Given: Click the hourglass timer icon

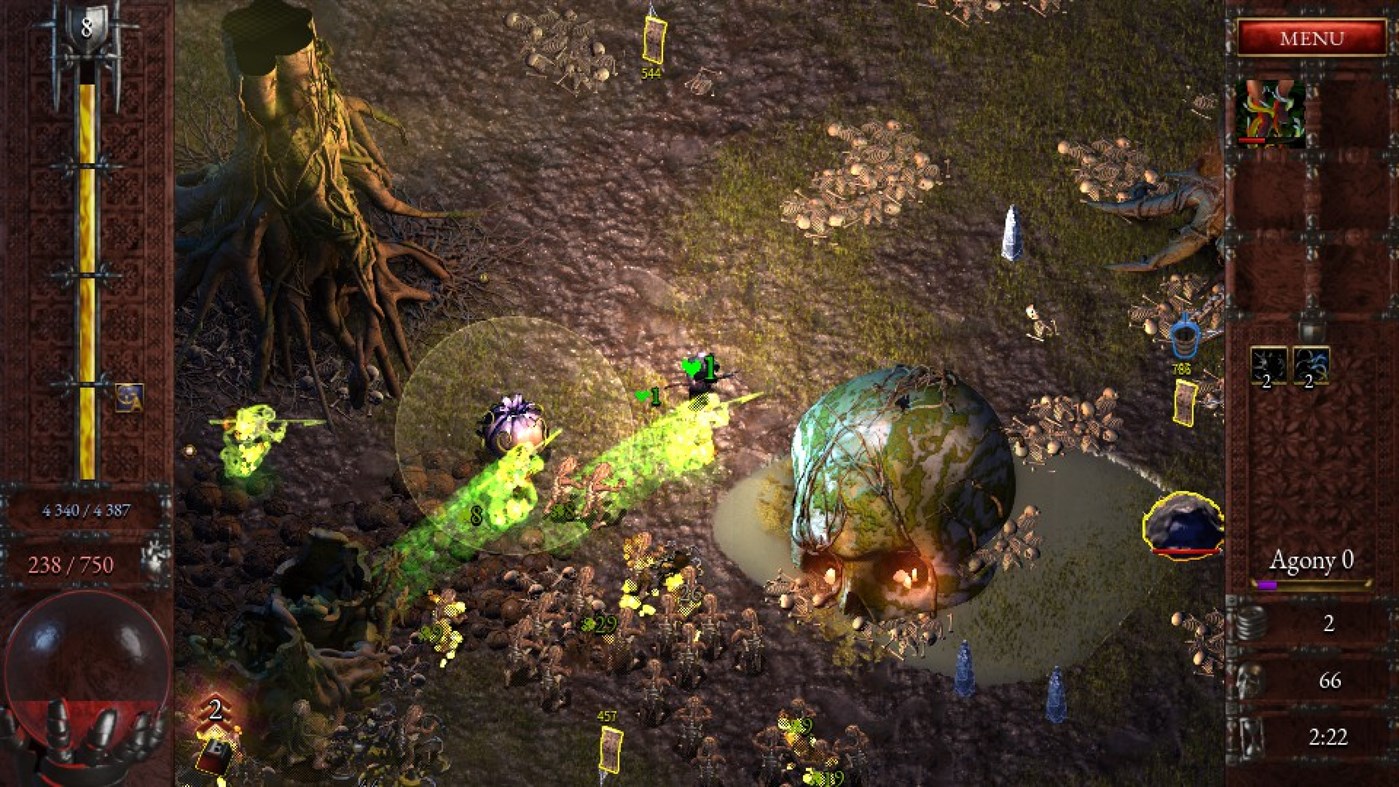Looking at the screenshot, I should [x=1250, y=736].
